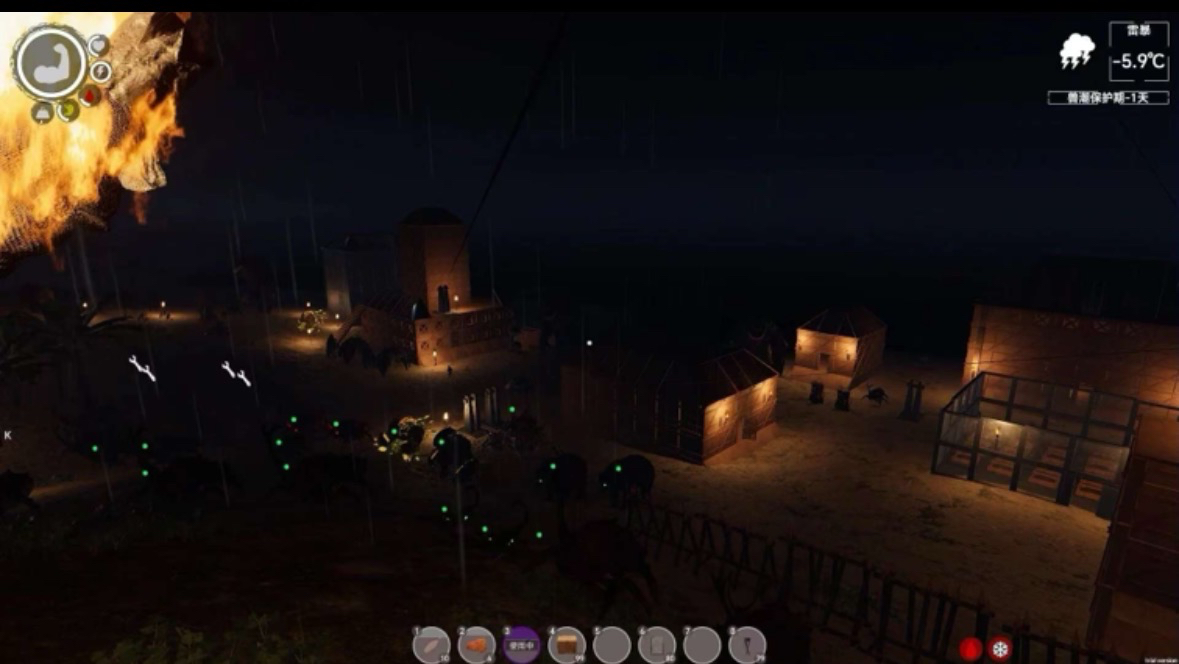Viewport: 1179px width, 664px height.
Task: Pick the grey block item in slot 6
Action: tap(657, 644)
